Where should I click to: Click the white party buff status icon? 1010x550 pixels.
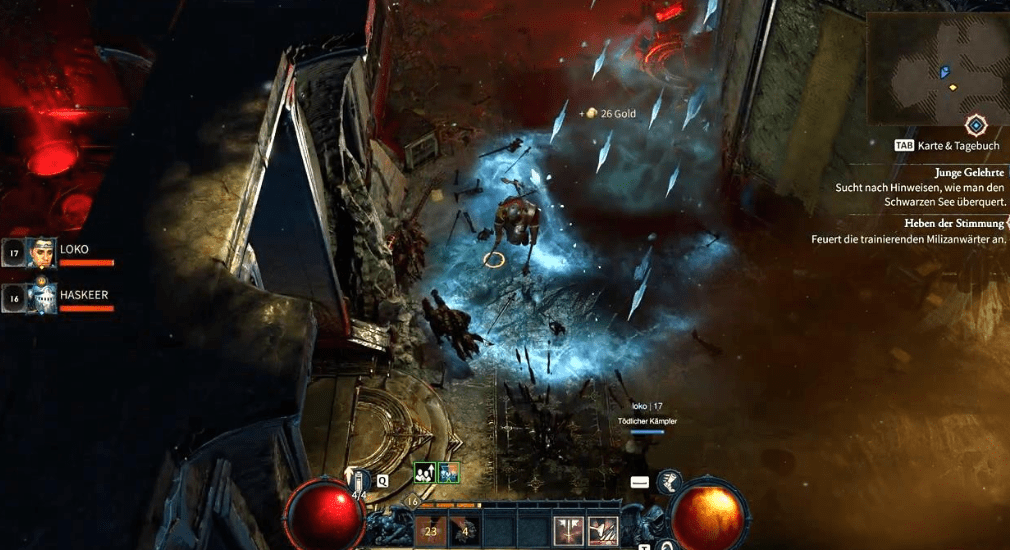tap(425, 474)
